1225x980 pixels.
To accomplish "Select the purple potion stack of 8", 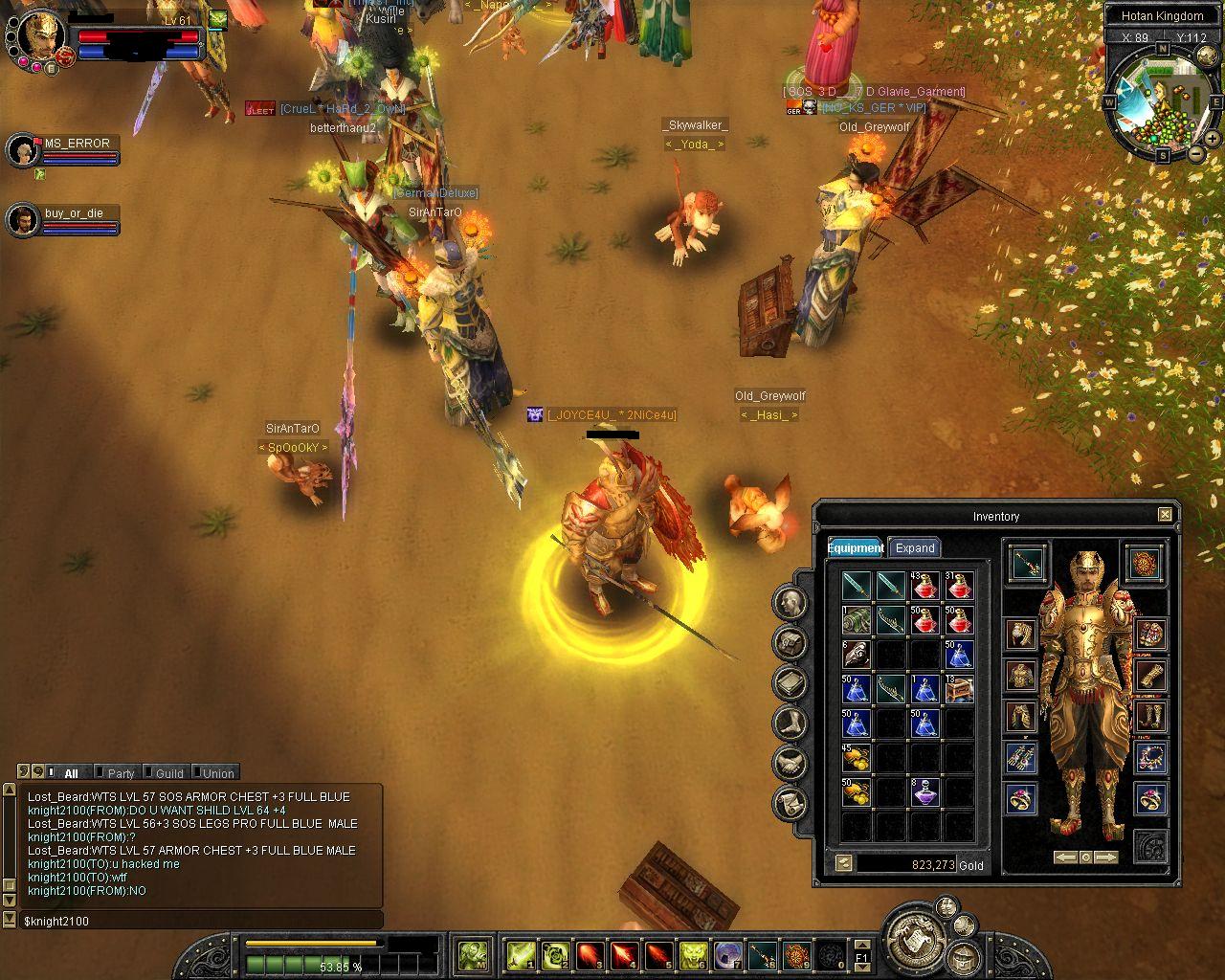I will coord(924,792).
